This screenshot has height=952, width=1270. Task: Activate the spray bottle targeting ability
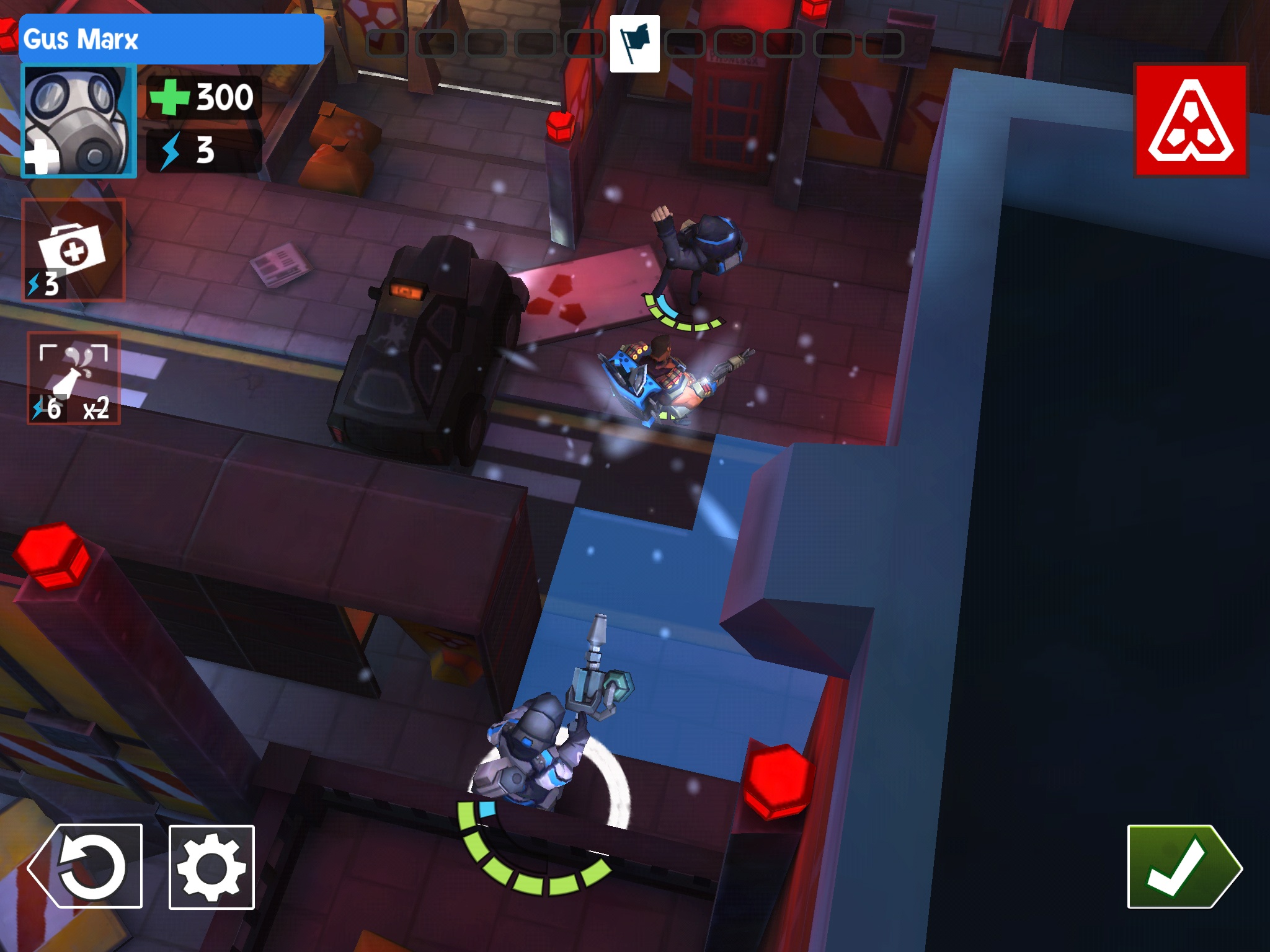click(x=74, y=378)
